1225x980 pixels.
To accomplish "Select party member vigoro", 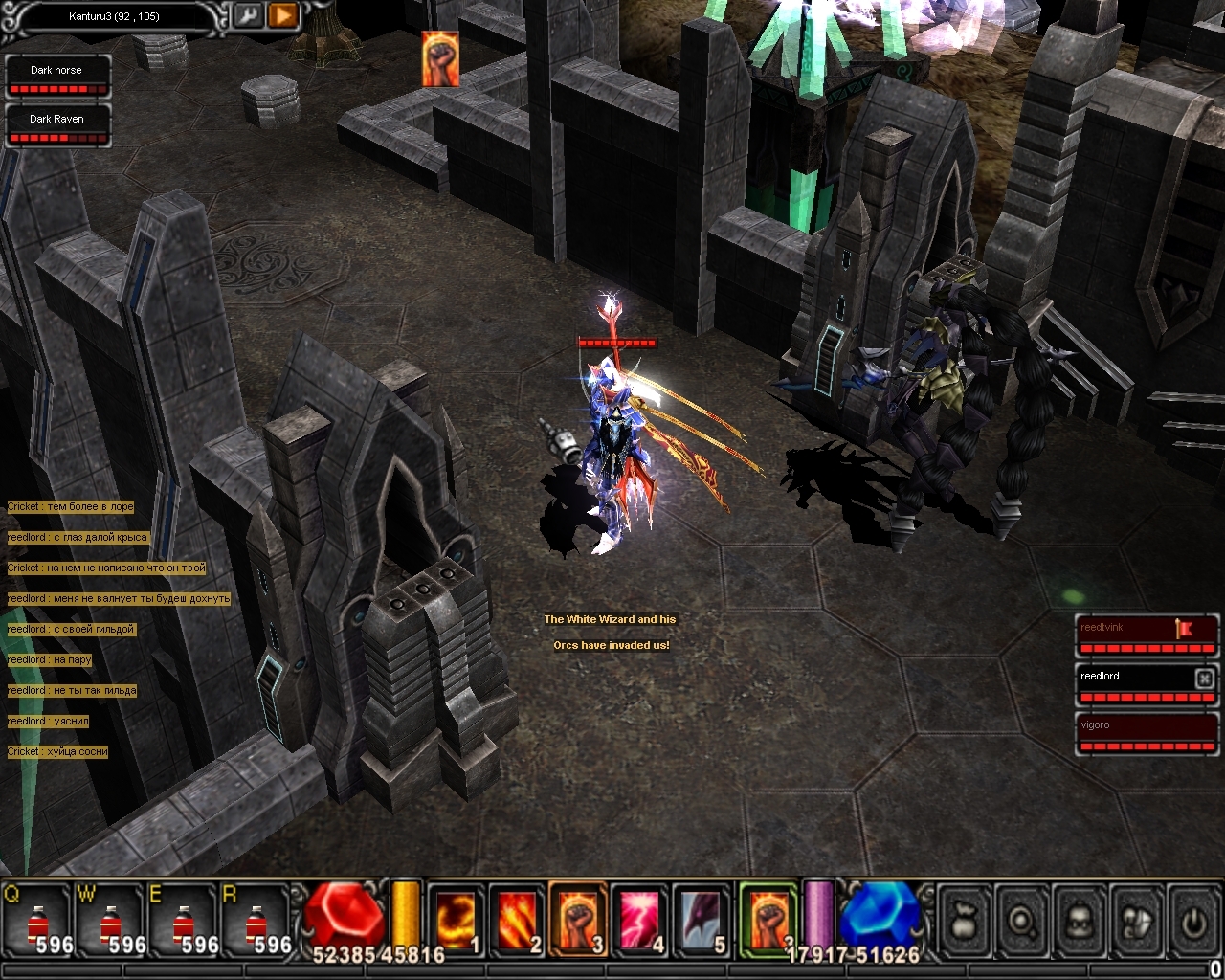I will pyautogui.click(x=1146, y=732).
